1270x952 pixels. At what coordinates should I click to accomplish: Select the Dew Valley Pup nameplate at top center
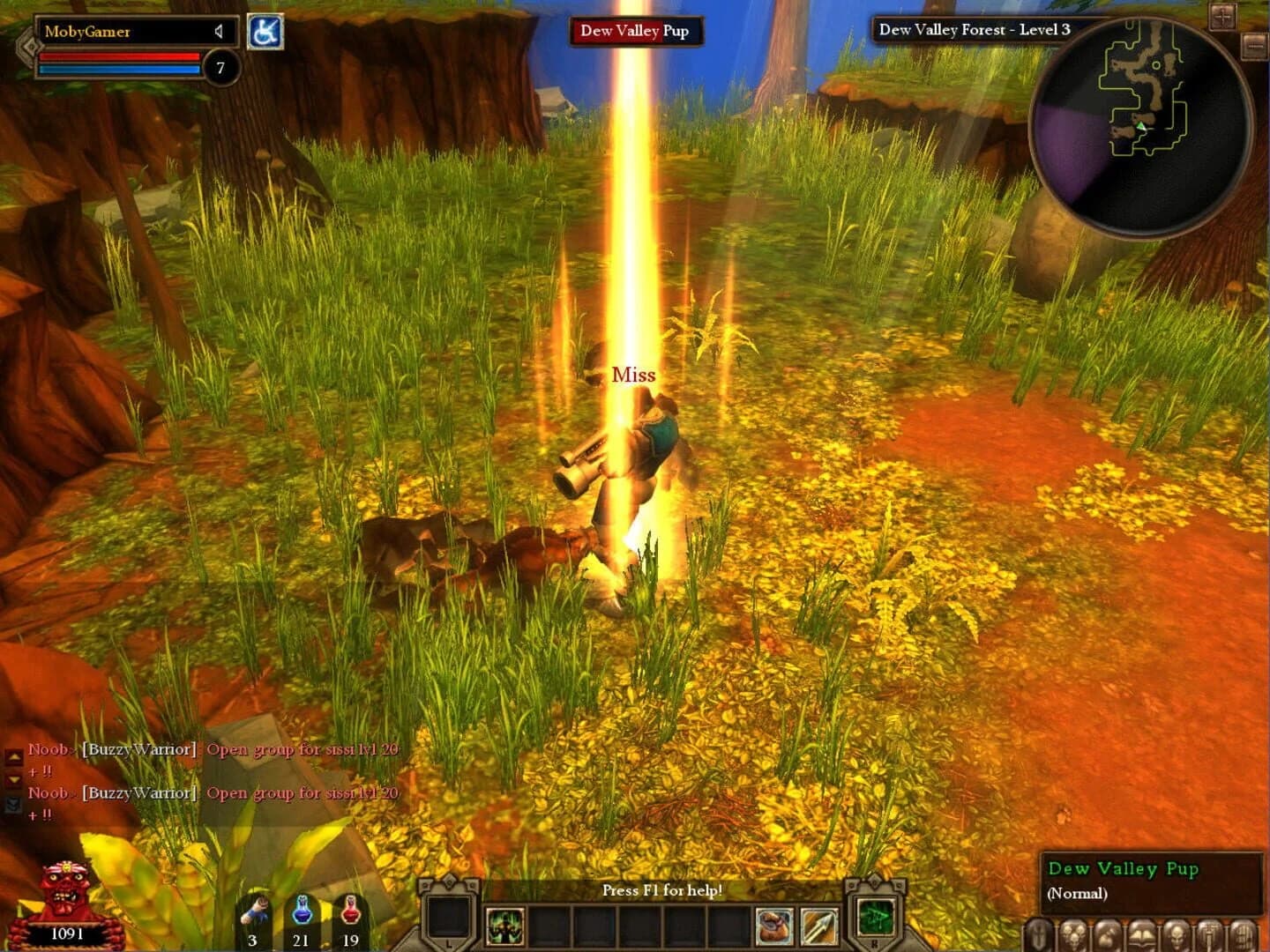click(x=635, y=29)
